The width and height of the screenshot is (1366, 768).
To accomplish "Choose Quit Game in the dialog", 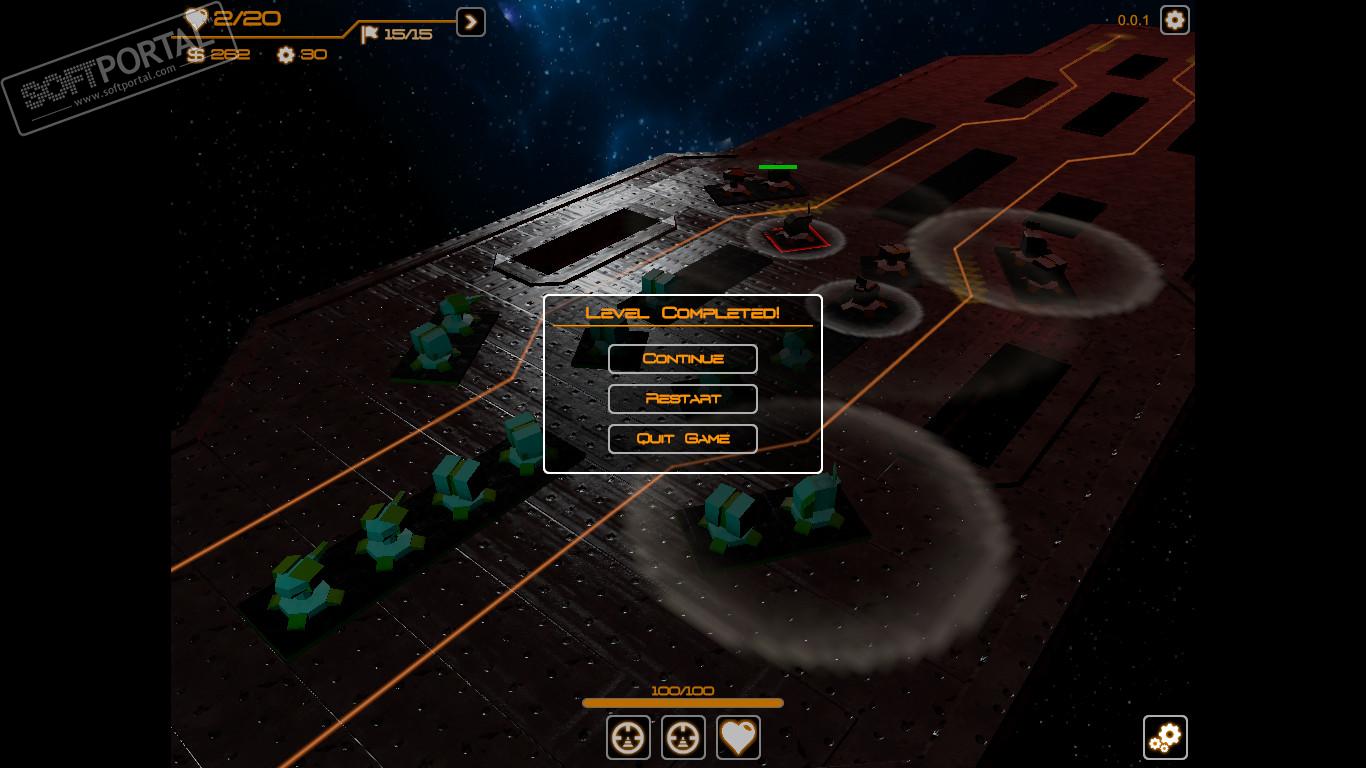I will click(683, 439).
